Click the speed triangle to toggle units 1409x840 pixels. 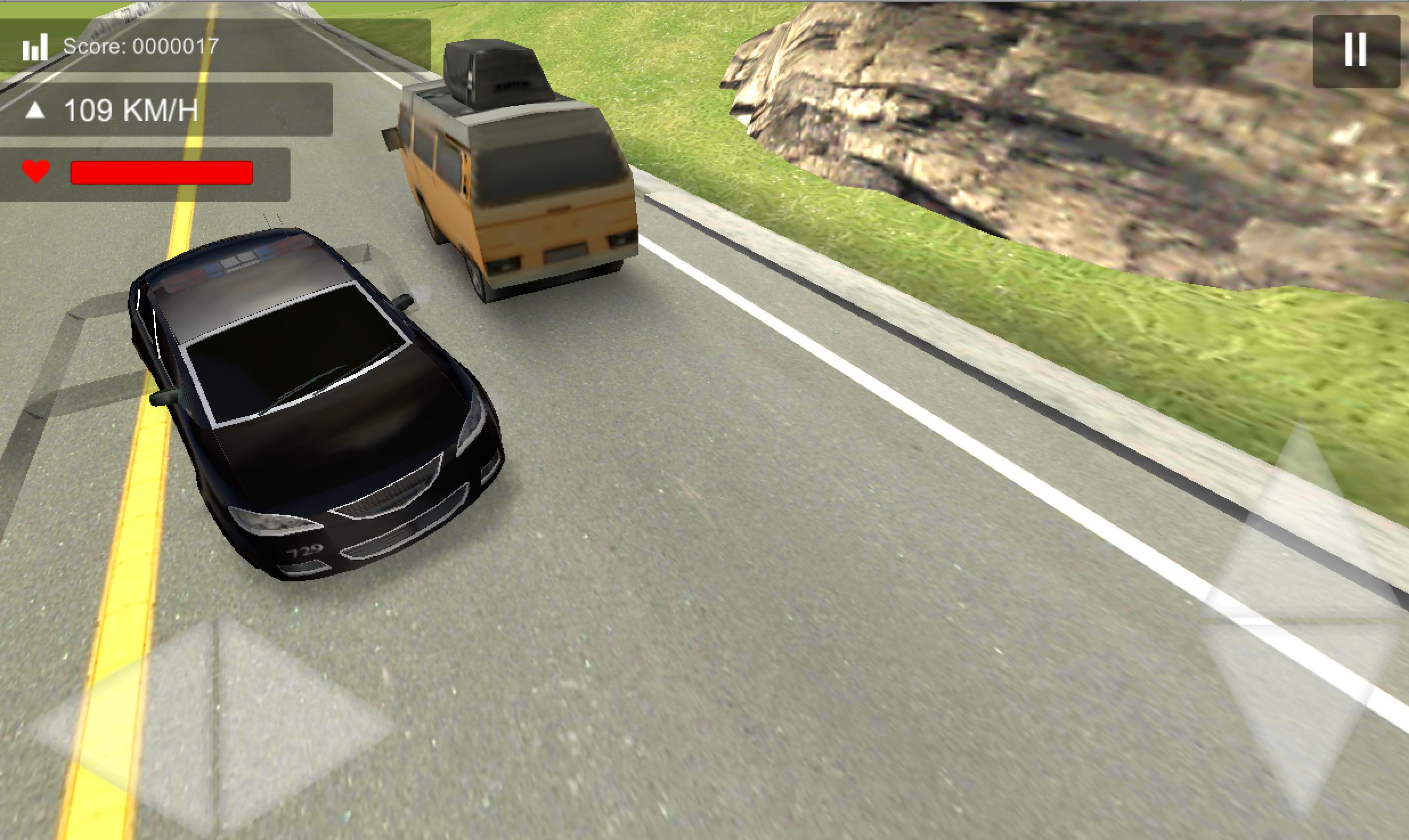[36, 110]
